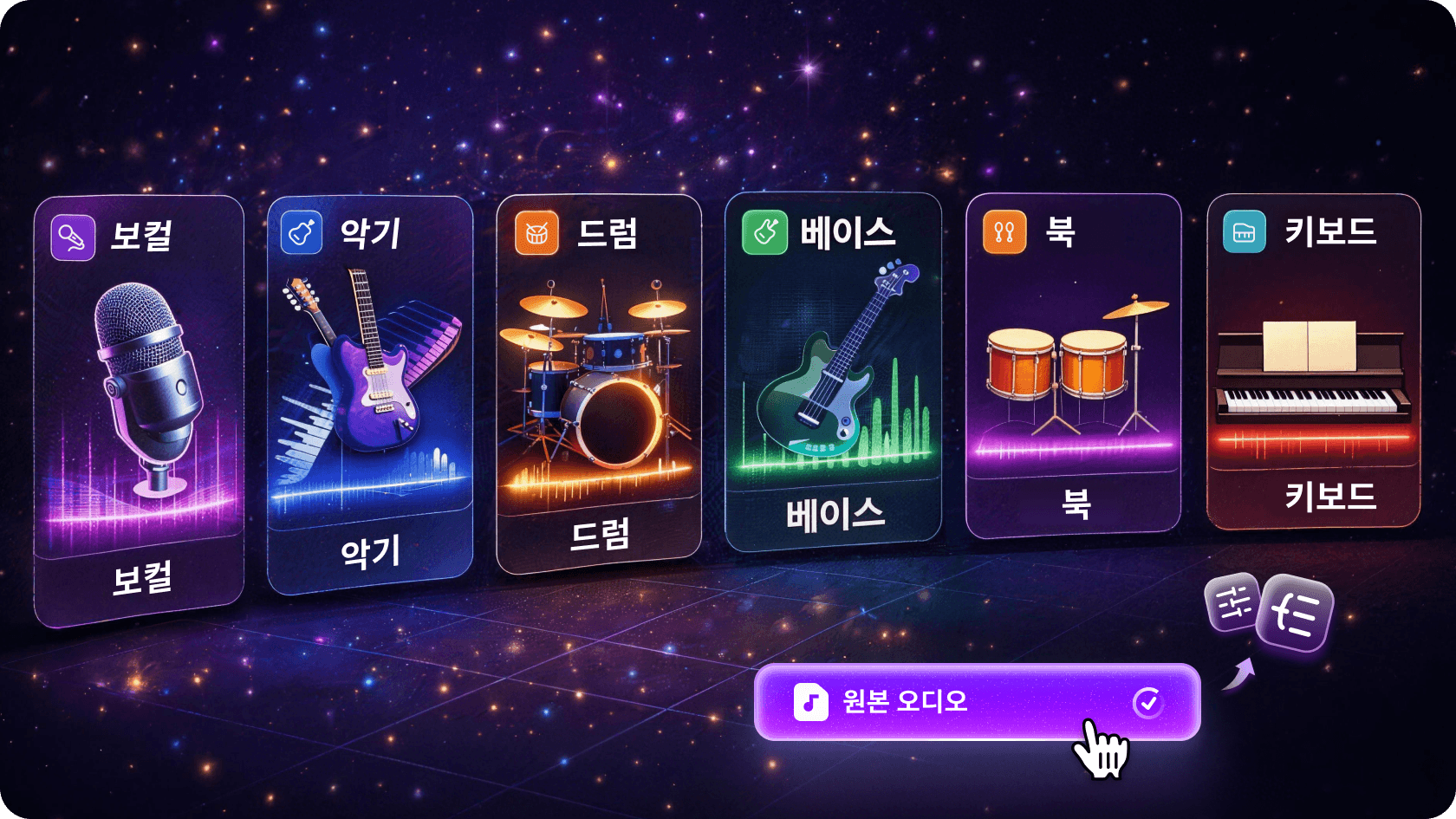Viewport: 1456px width, 819px height.
Task: Select the 베이스 bass guitar card
Action: coord(834,371)
